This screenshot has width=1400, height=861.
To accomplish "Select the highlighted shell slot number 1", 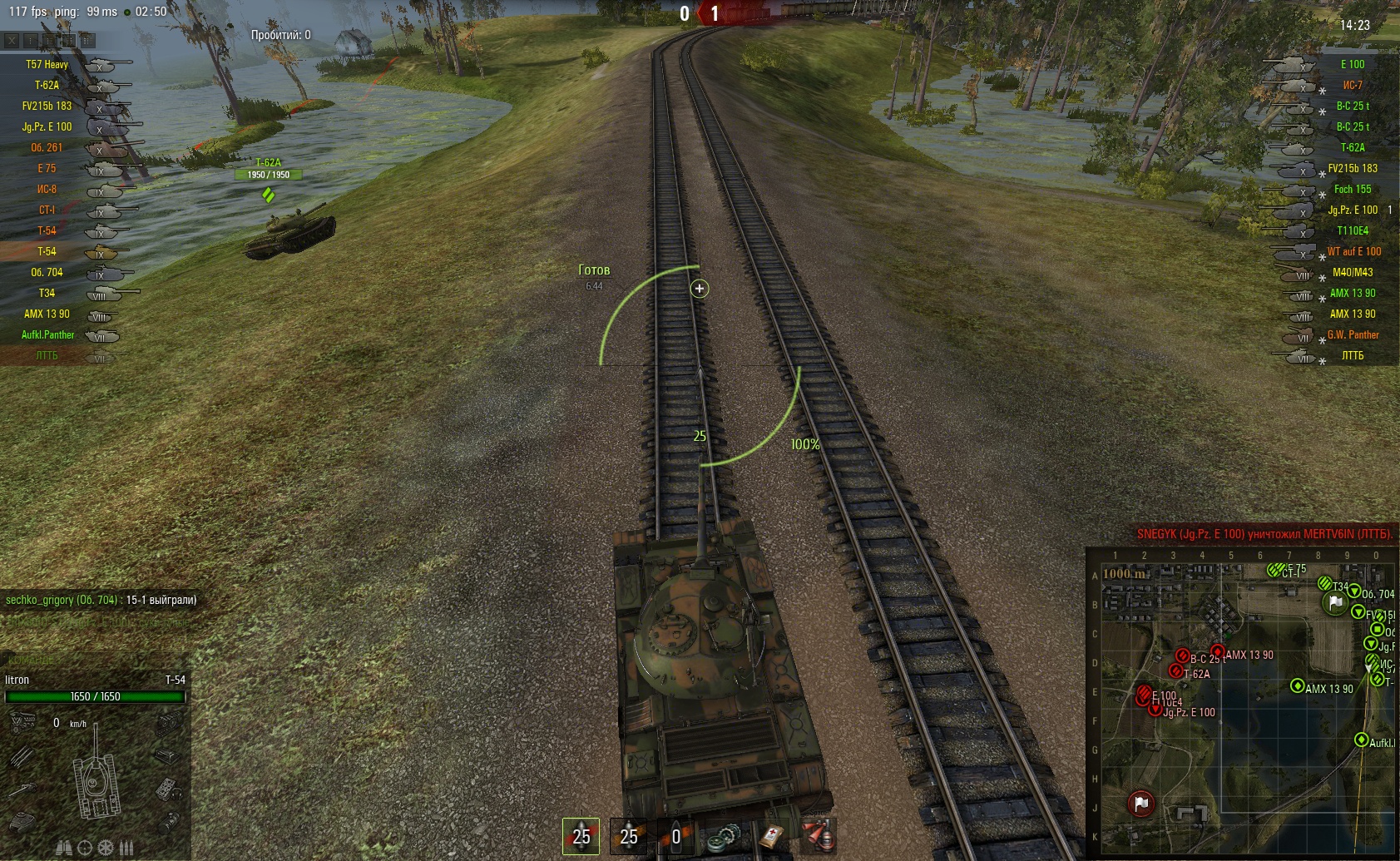I will [581, 835].
